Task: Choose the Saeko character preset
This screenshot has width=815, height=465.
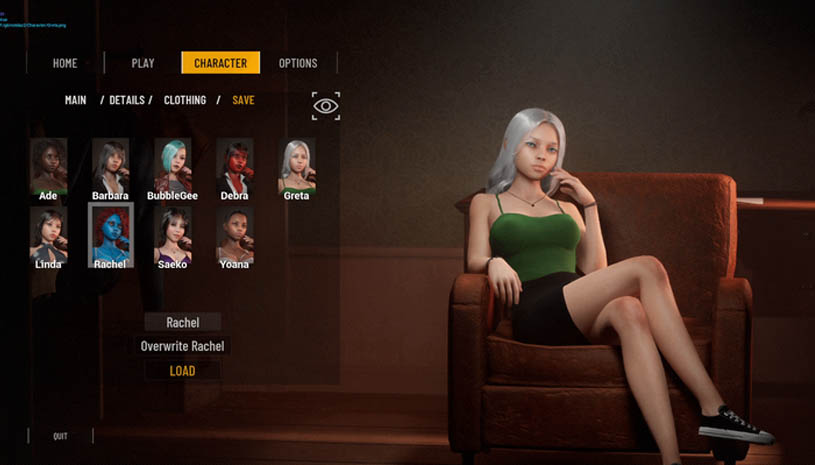Action: click(x=172, y=234)
